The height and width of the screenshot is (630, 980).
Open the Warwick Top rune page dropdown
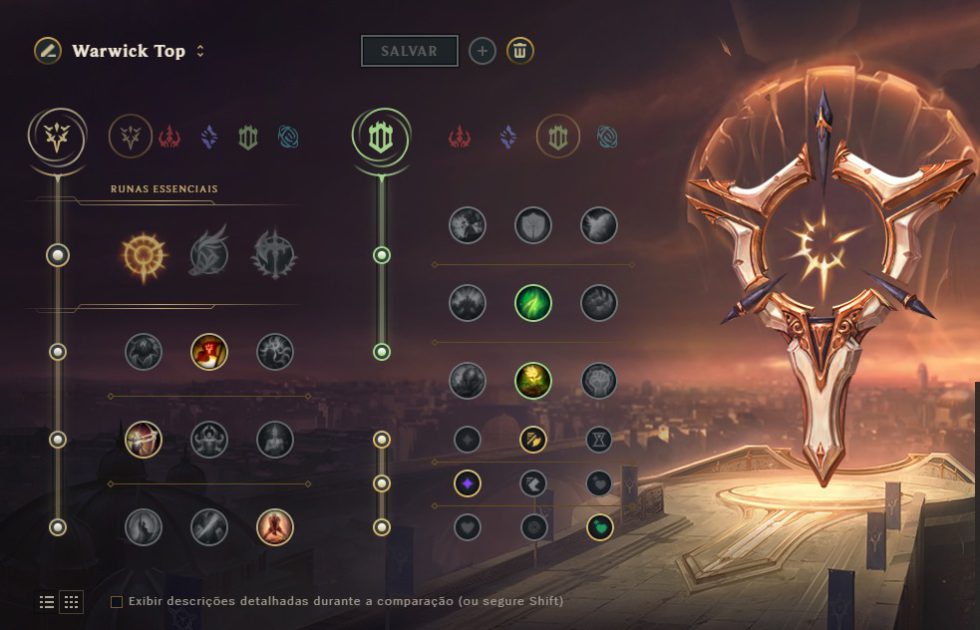[200, 51]
